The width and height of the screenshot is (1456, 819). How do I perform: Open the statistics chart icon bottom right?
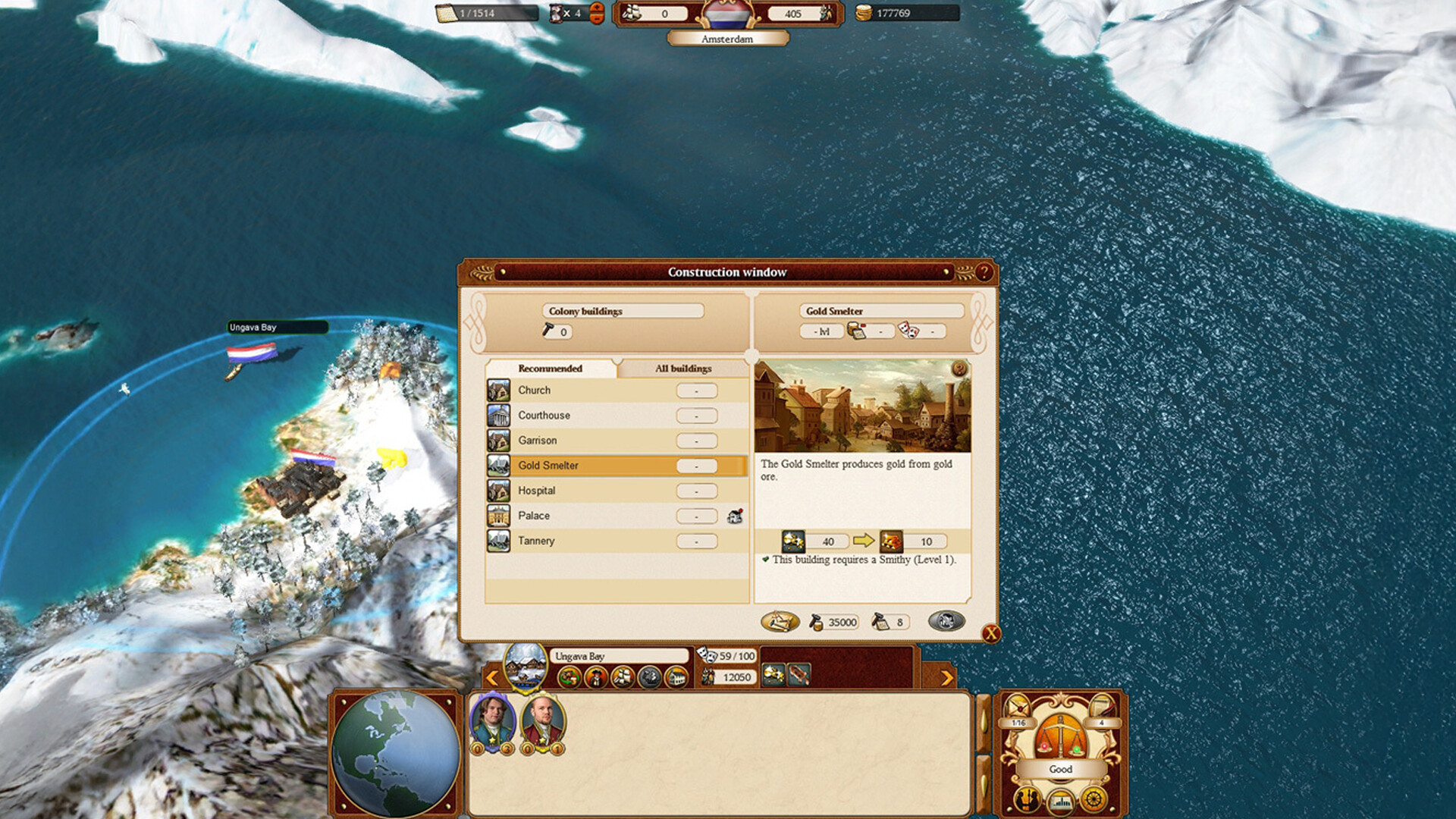tap(1061, 802)
